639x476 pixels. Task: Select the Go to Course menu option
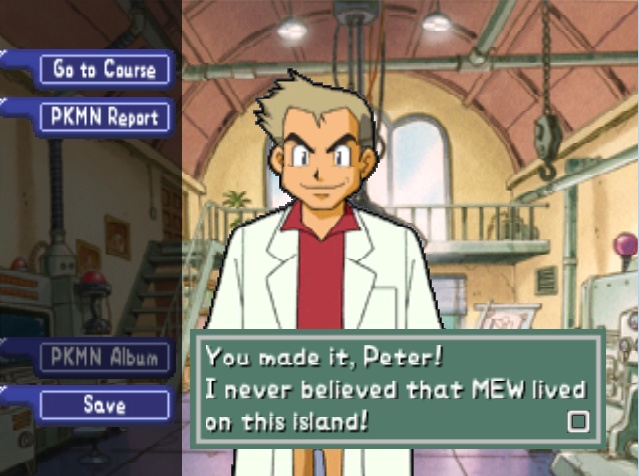(104, 70)
